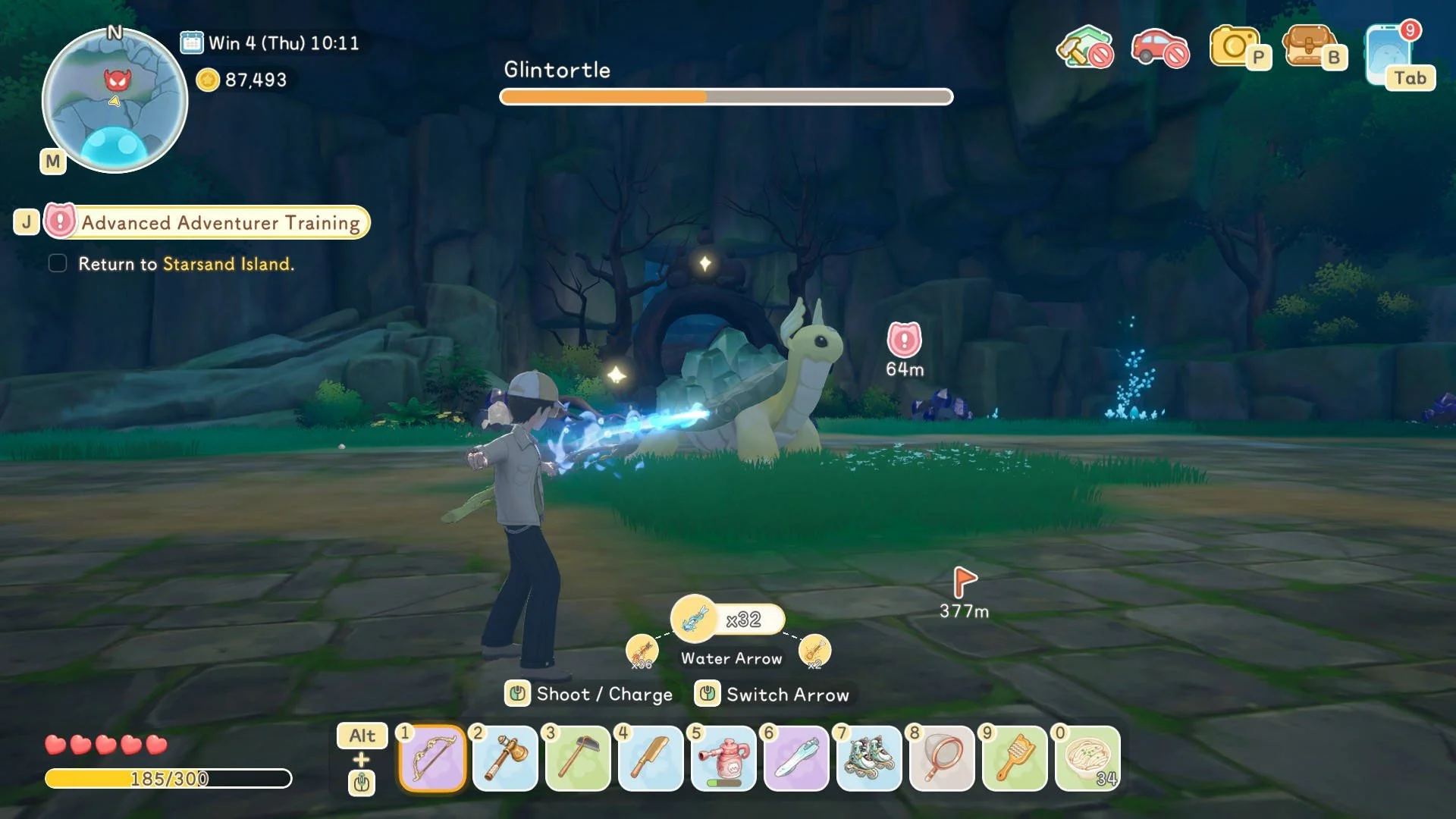
Task: Choose the orange brush hotbar slot
Action: (1015, 758)
